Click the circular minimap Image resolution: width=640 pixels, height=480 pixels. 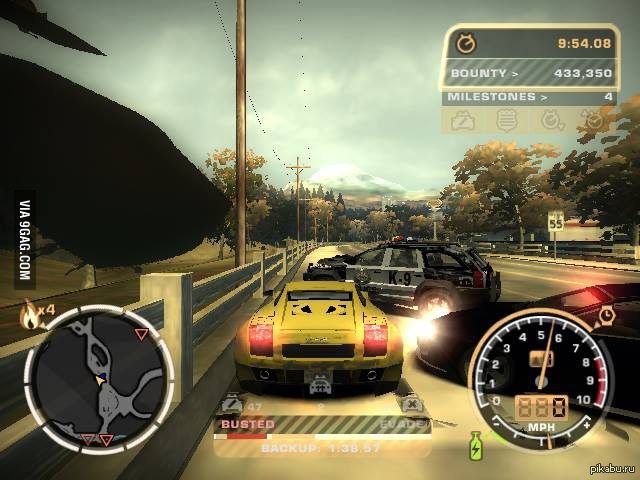[99, 376]
